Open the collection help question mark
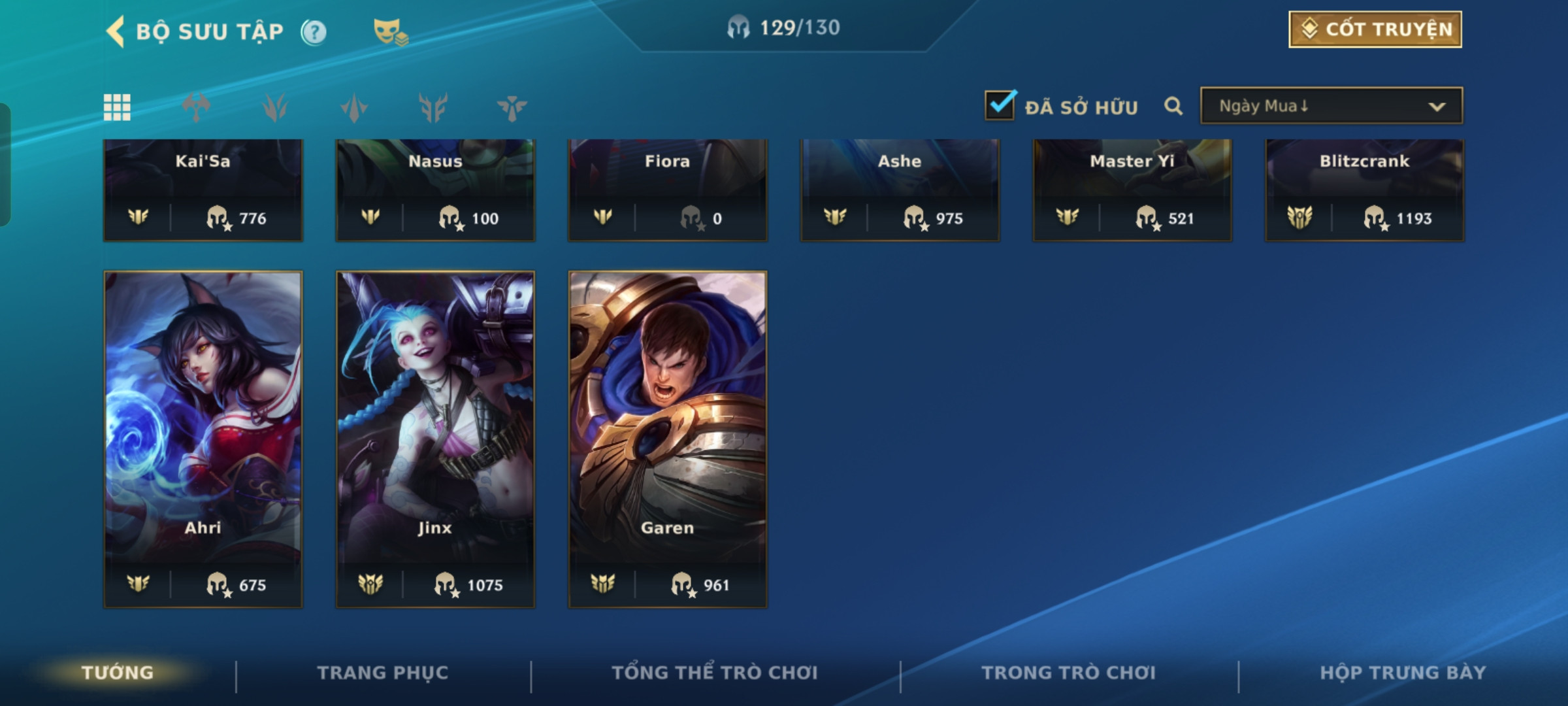 click(x=314, y=32)
